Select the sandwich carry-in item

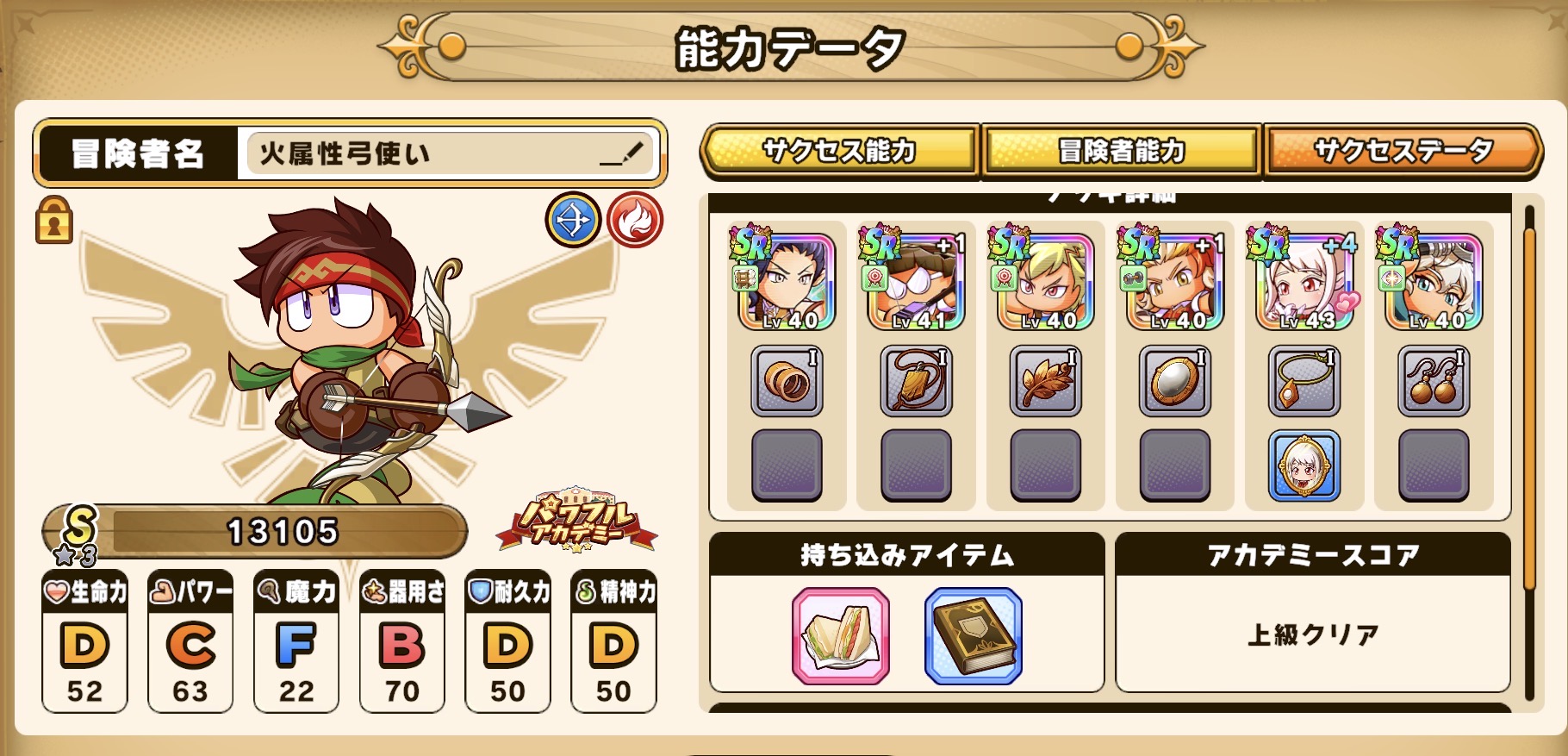coord(841,636)
